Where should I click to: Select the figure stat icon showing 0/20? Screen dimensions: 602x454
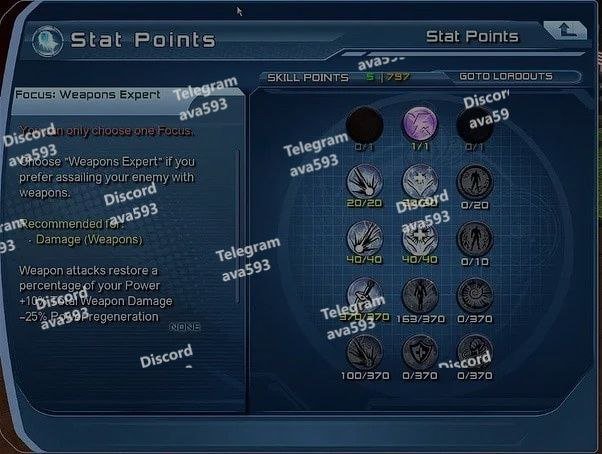(474, 181)
